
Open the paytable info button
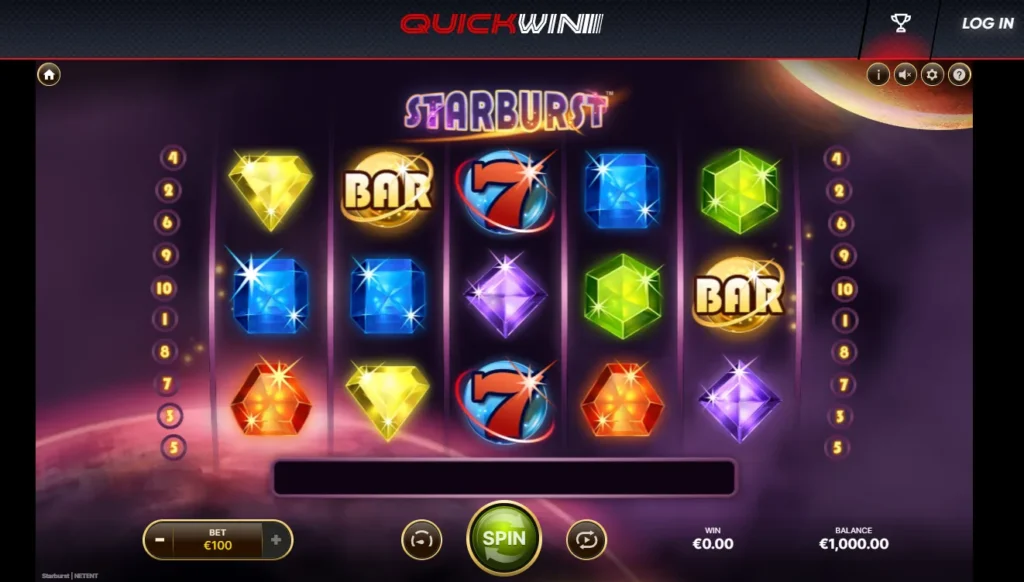878,74
